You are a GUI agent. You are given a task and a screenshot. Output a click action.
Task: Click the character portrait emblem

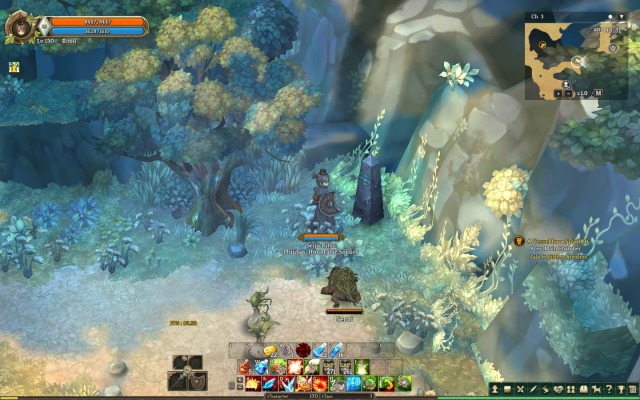18,25
